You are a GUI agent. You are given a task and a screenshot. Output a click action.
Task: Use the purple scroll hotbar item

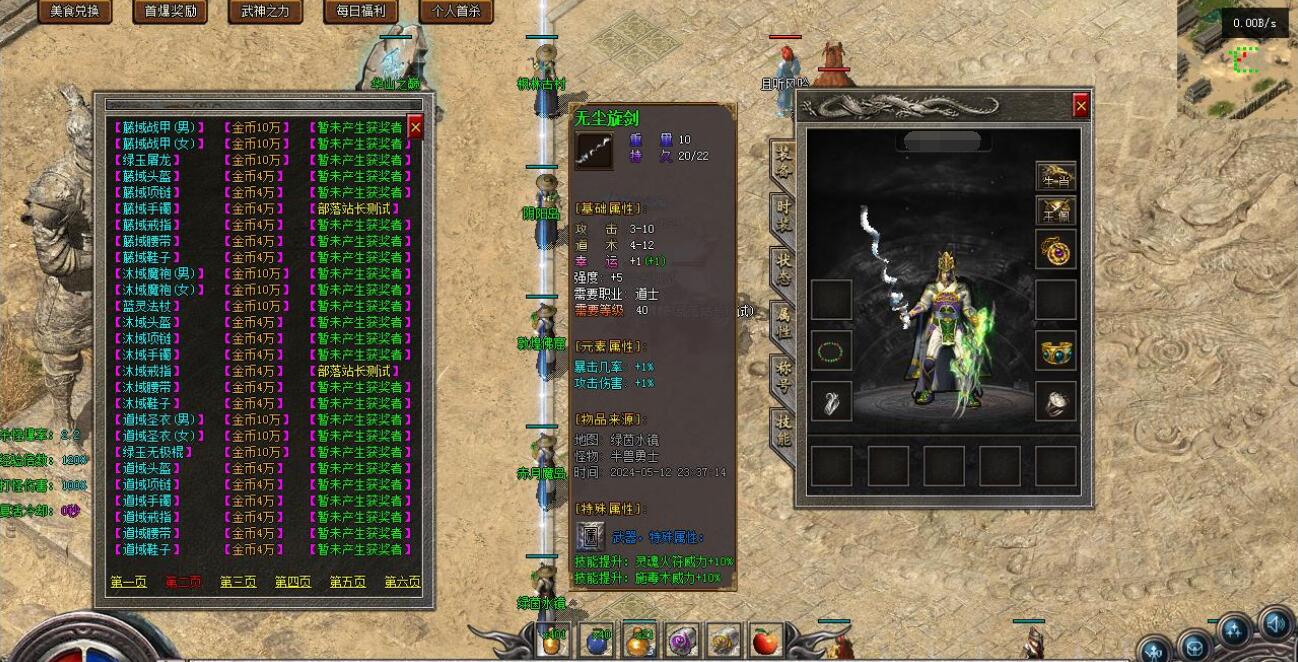(x=680, y=641)
